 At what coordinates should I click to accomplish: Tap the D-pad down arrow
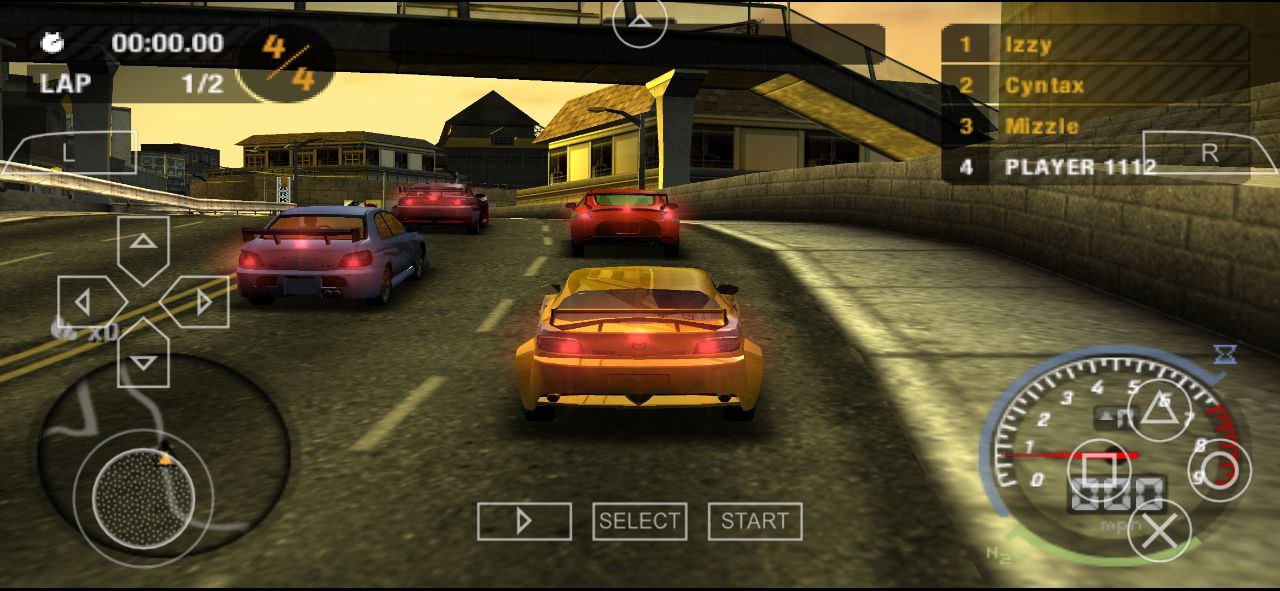coord(144,360)
